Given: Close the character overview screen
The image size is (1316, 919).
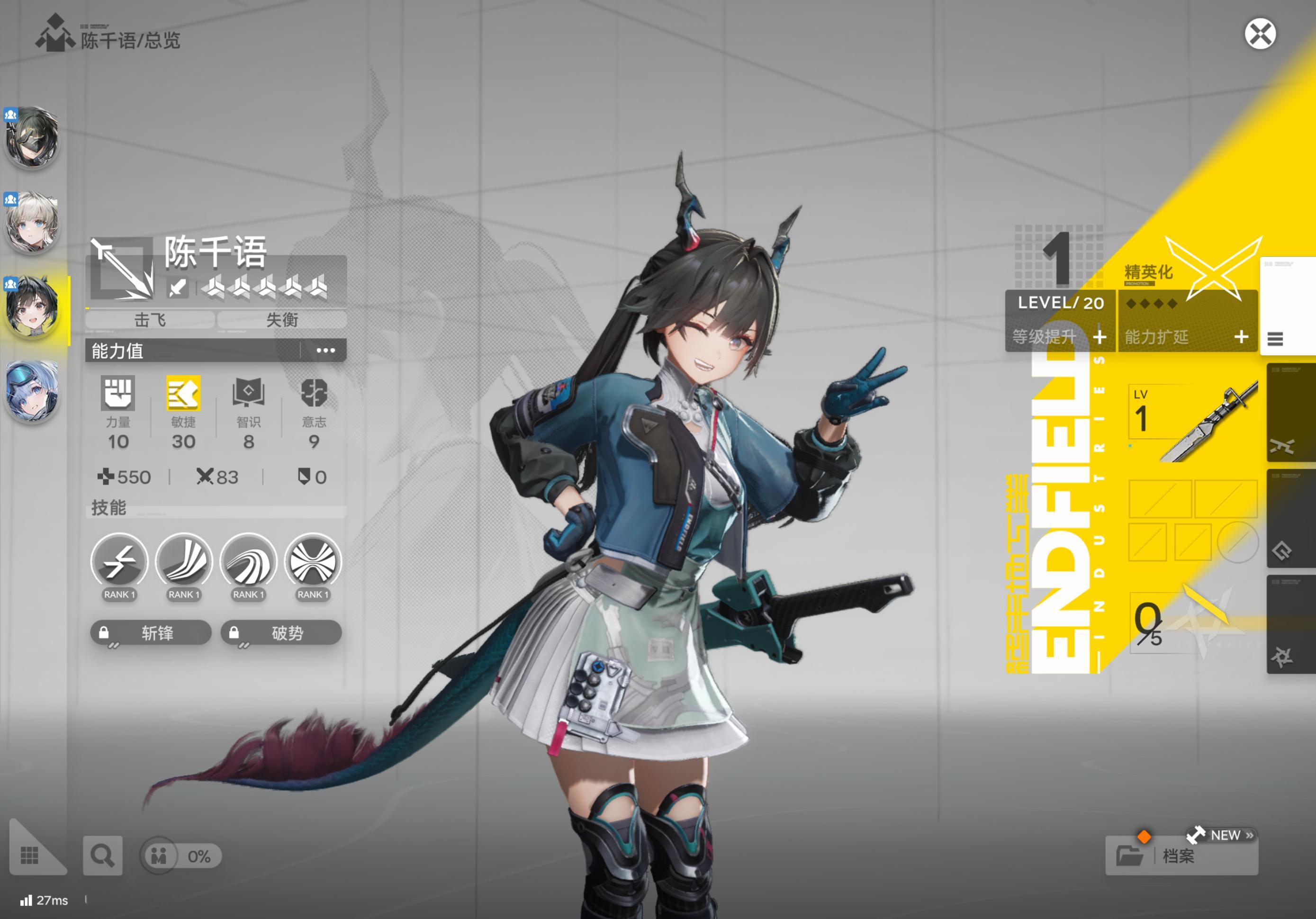Looking at the screenshot, I should (1259, 35).
